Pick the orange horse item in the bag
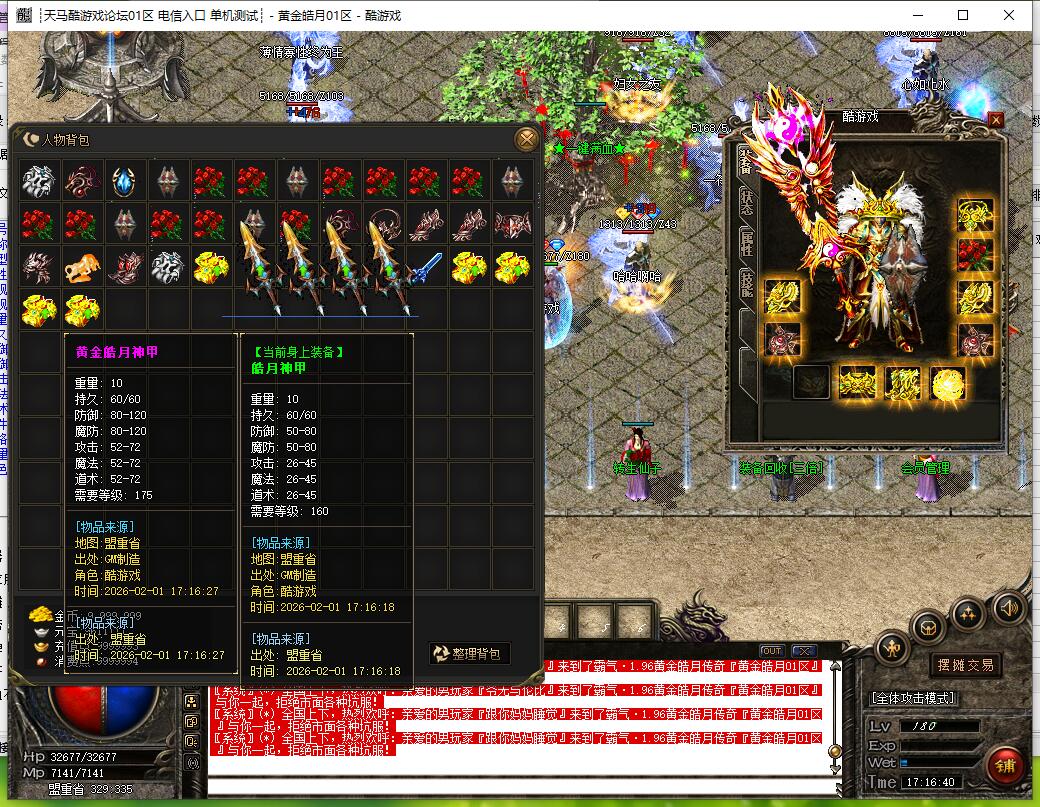 tap(81, 267)
